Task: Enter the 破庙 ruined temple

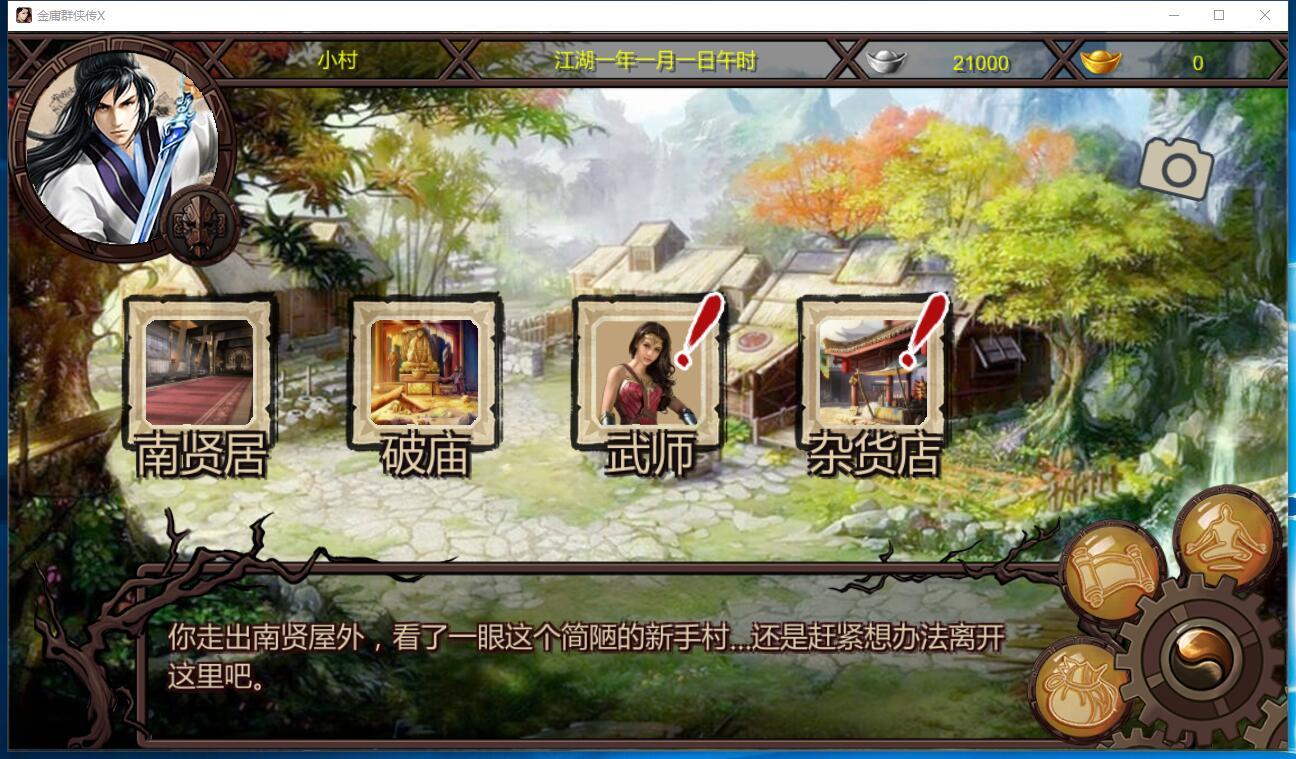Action: tap(424, 377)
